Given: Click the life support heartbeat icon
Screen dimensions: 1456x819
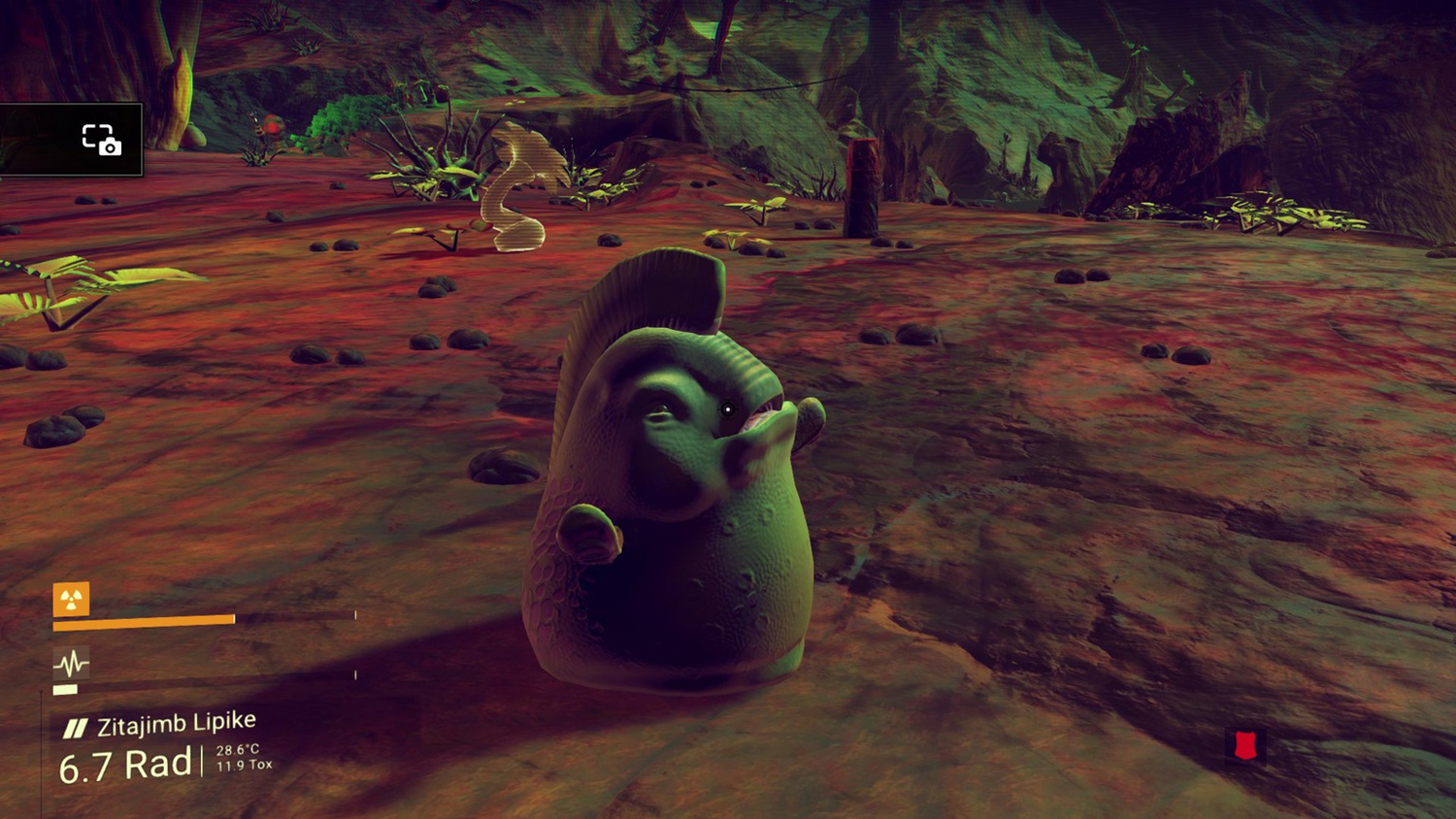Looking at the screenshot, I should tap(71, 664).
